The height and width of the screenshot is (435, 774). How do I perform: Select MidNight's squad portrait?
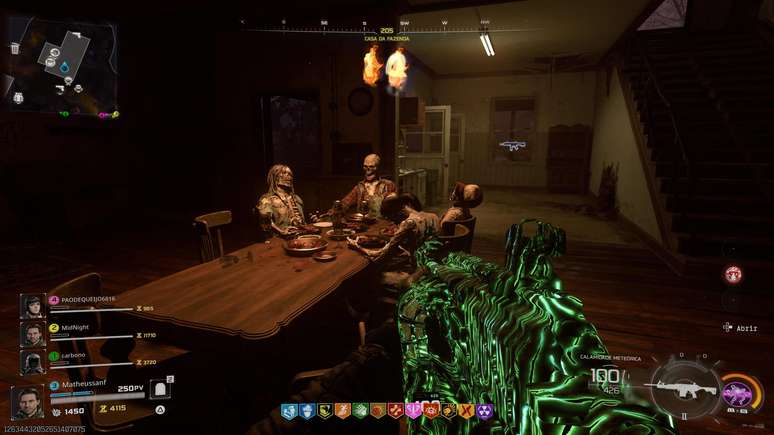point(33,333)
